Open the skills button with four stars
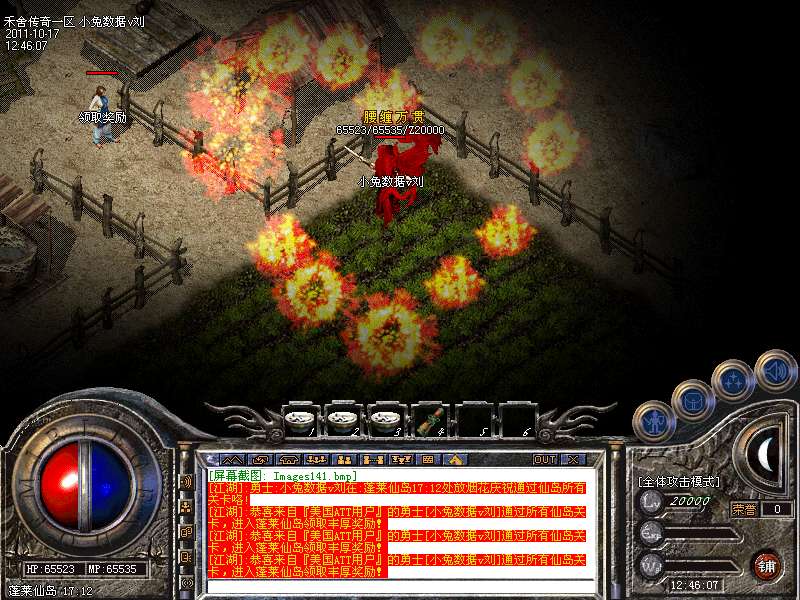This screenshot has height=600, width=800. click(x=733, y=379)
